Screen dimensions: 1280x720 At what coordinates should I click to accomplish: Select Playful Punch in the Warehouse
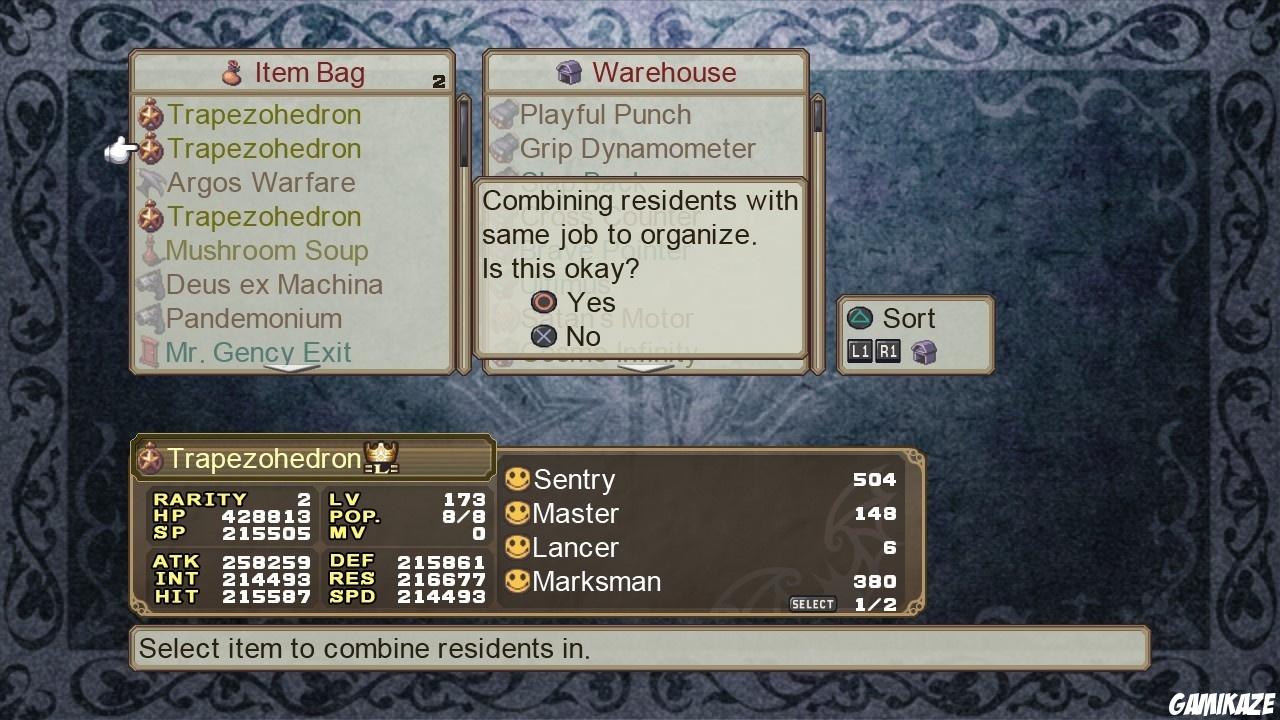coord(604,114)
